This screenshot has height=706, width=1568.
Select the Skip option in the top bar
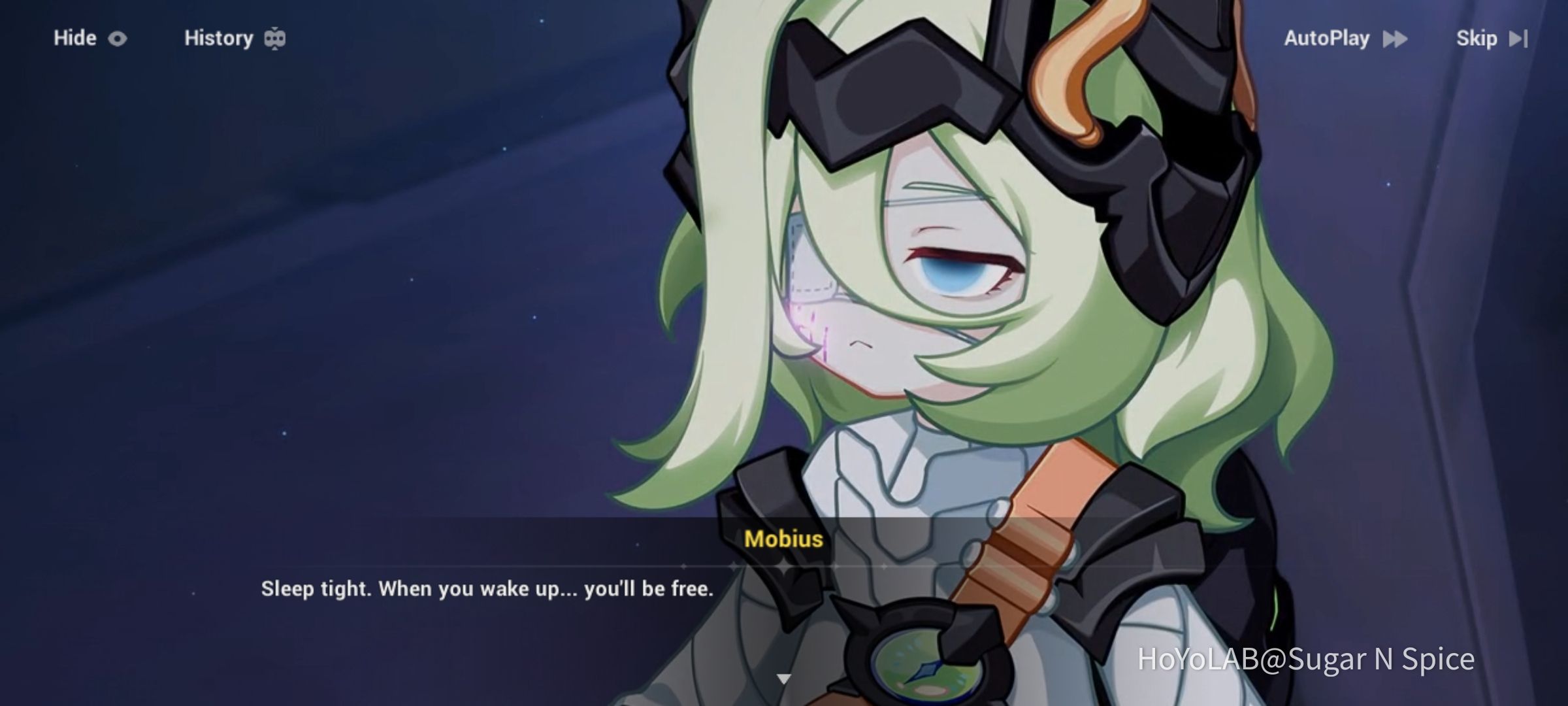click(1478, 38)
